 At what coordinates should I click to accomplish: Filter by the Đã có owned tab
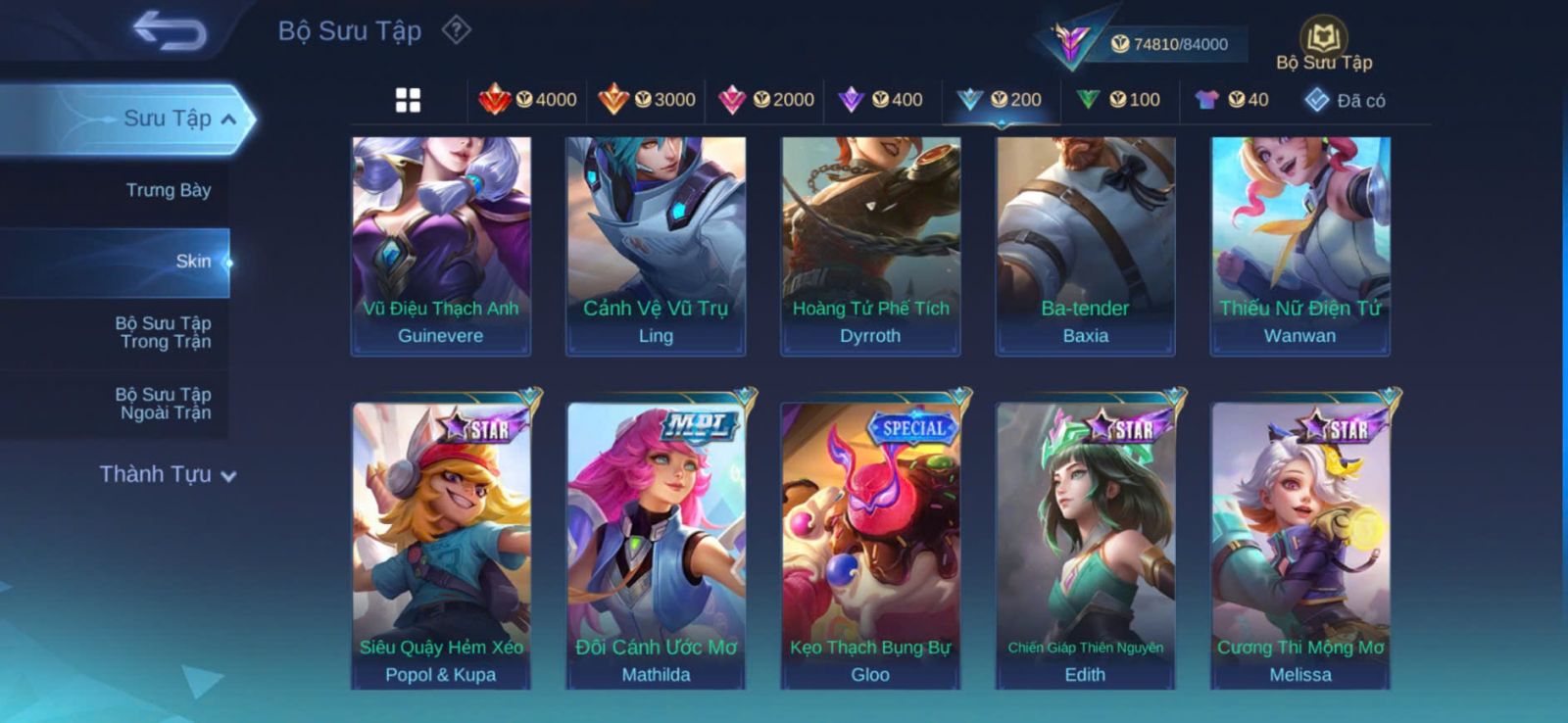point(1346,100)
